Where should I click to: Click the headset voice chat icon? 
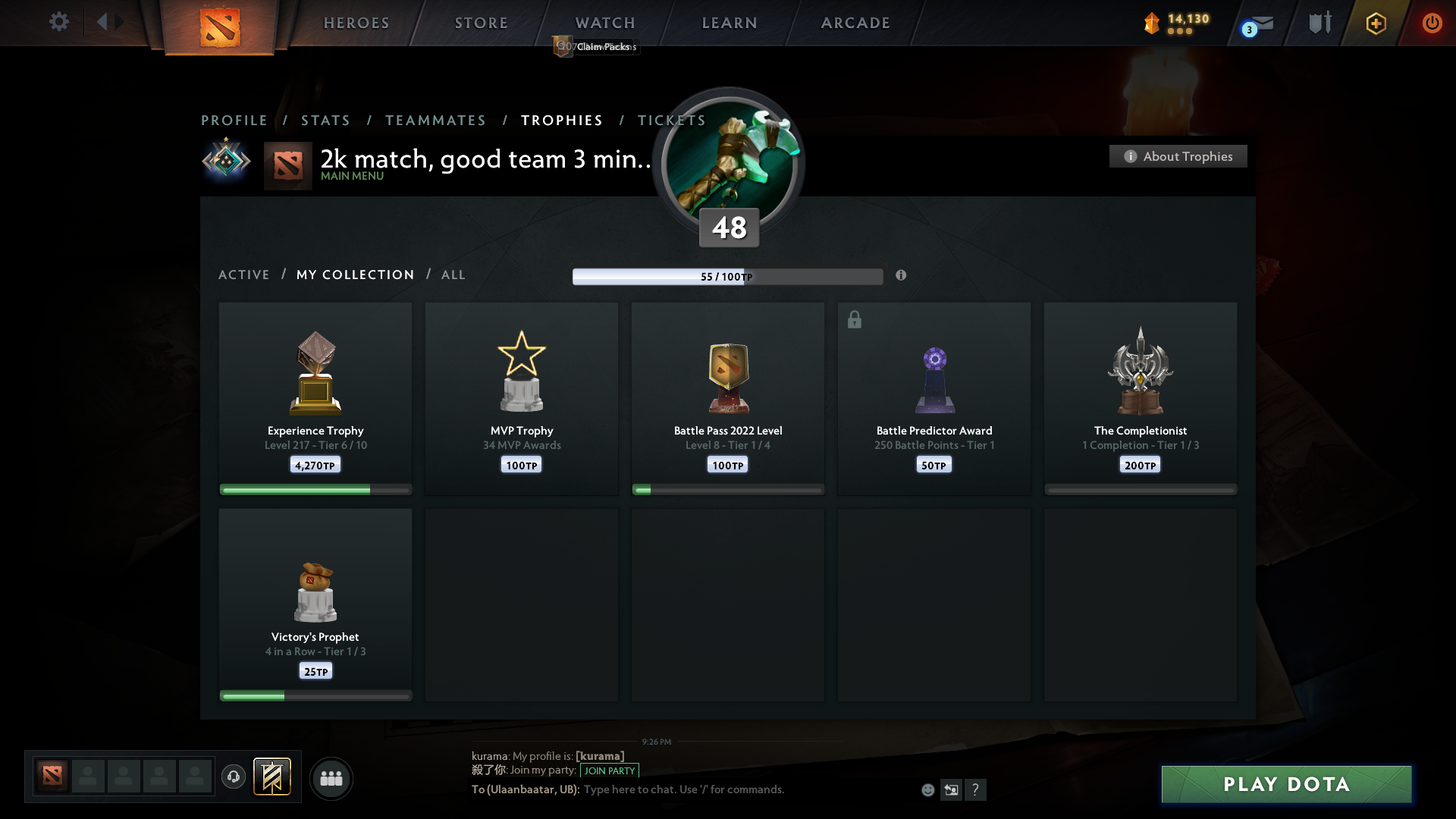[234, 777]
